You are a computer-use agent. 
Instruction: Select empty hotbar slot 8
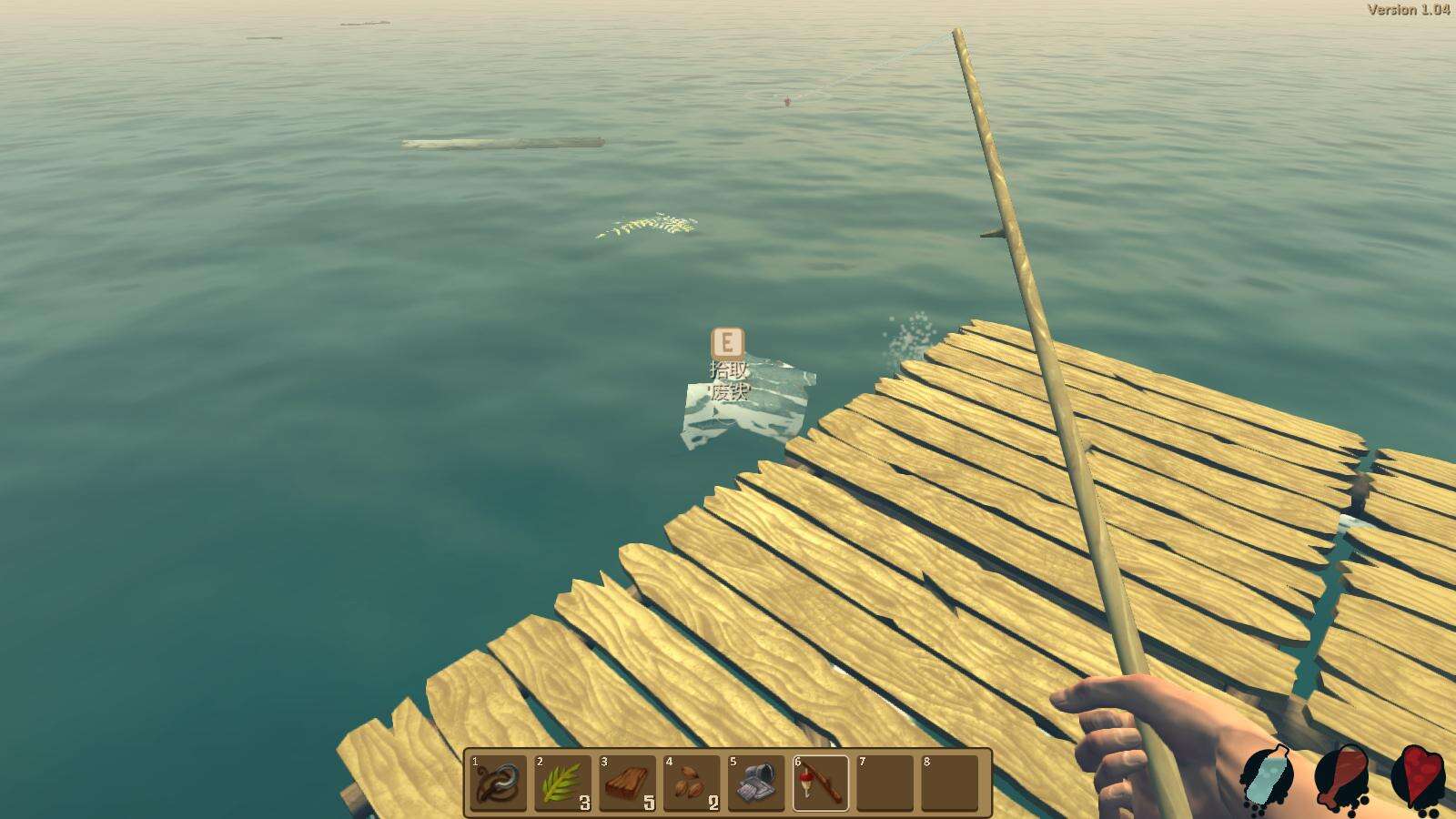(949, 783)
